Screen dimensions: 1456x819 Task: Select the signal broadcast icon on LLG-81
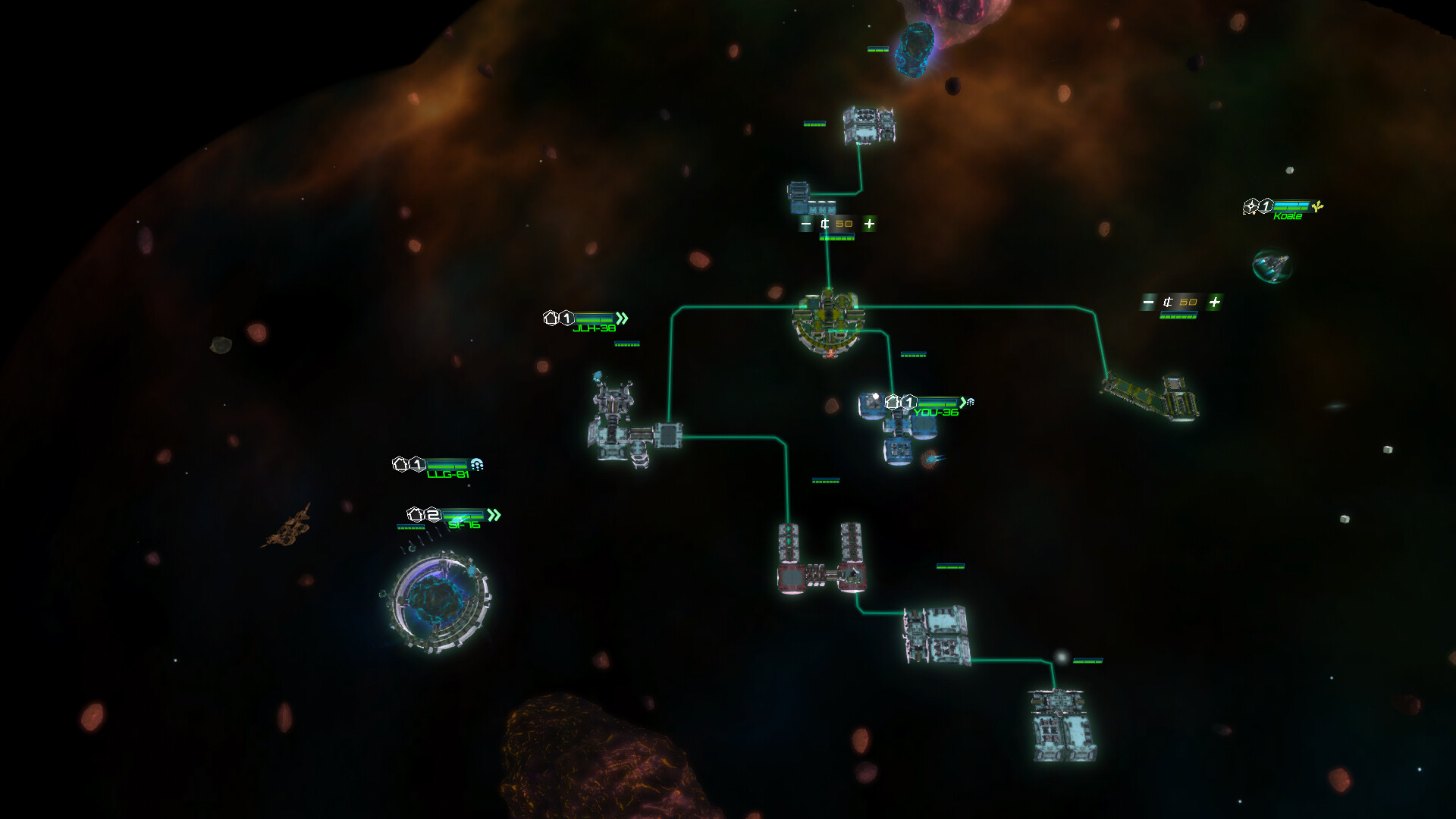click(477, 464)
